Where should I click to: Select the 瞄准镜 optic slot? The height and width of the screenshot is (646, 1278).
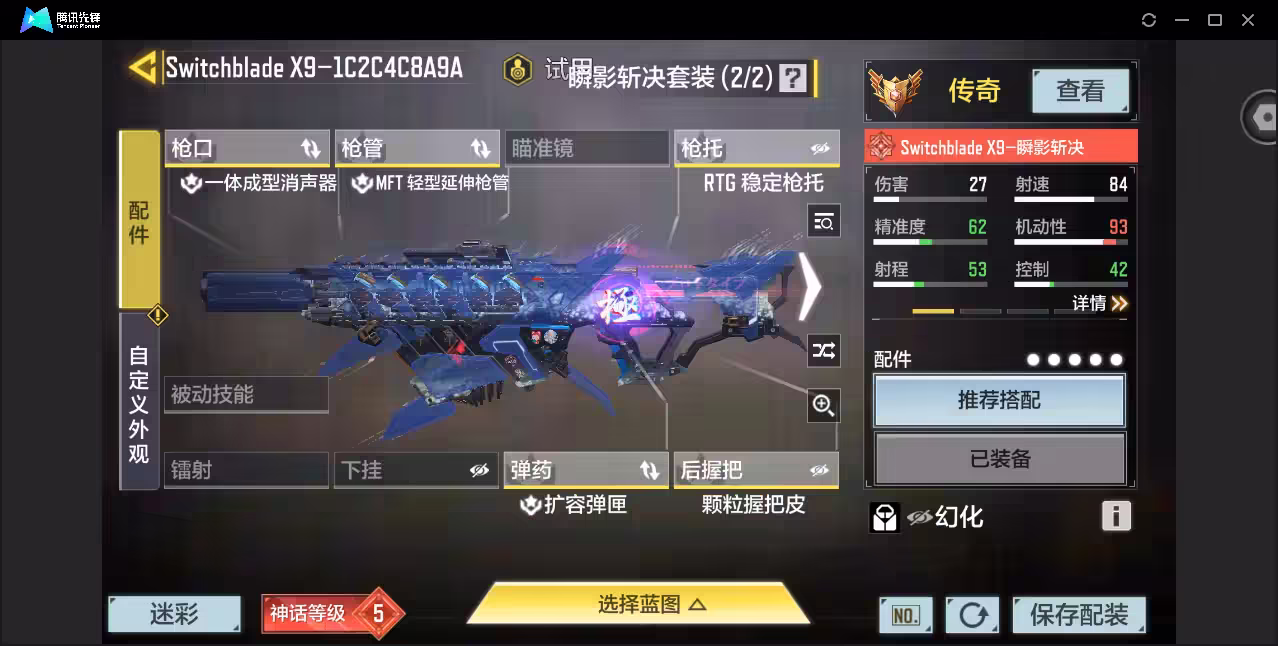tap(586, 149)
